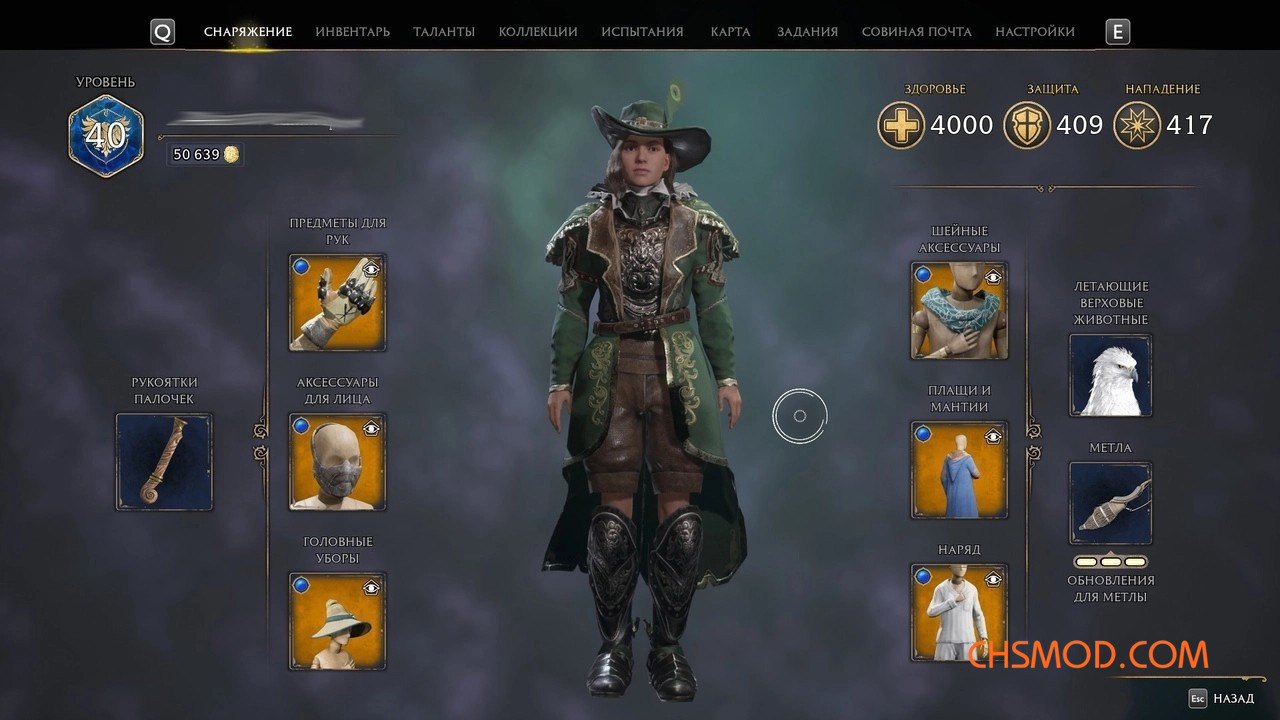Toggle visibility eye on the gloves slot
Image resolution: width=1280 pixels, height=720 pixels.
click(371, 268)
